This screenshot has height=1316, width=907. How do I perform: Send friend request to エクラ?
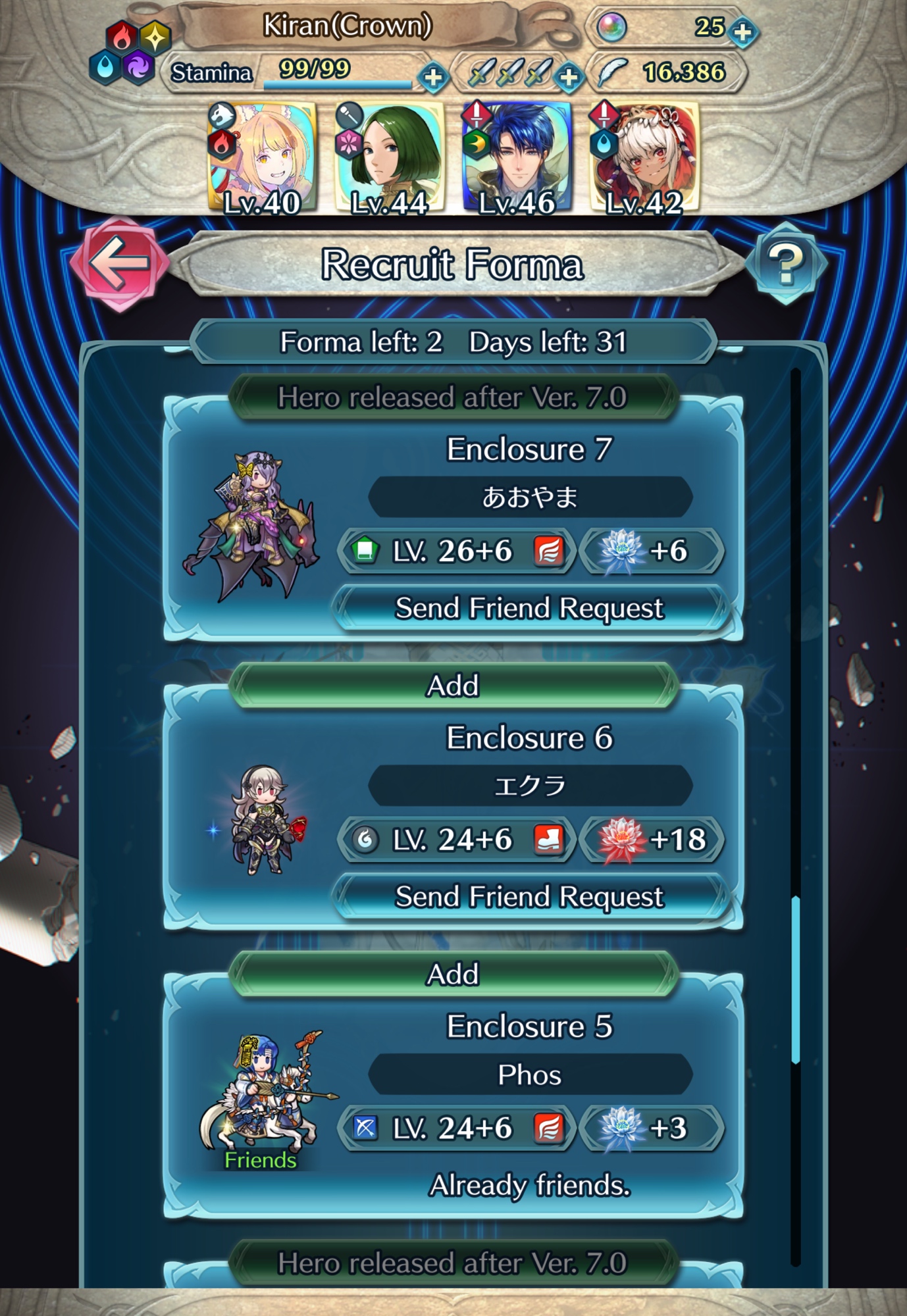click(529, 897)
